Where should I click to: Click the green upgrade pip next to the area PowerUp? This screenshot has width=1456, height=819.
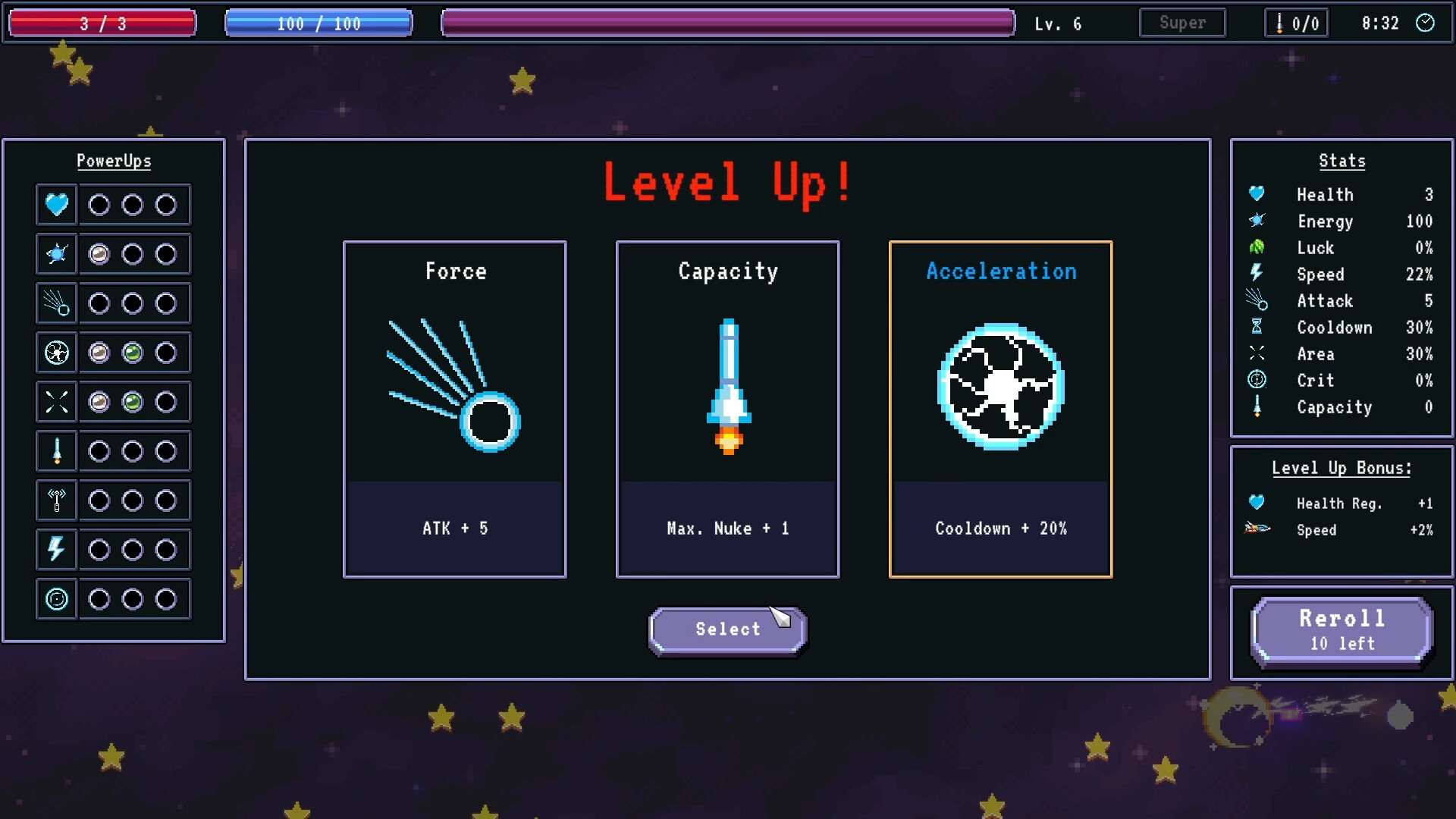(x=133, y=402)
